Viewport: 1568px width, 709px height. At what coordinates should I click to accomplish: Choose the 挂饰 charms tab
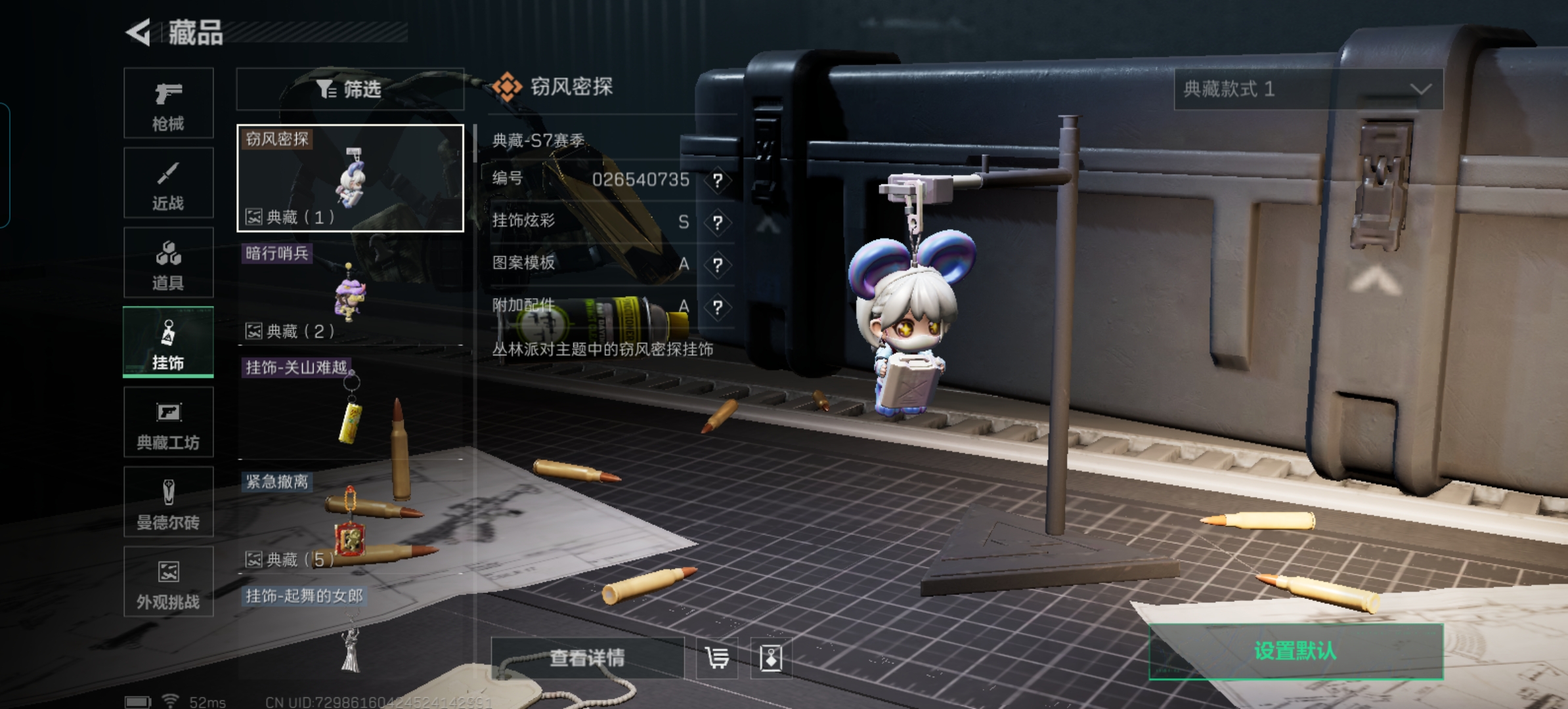pyautogui.click(x=169, y=343)
